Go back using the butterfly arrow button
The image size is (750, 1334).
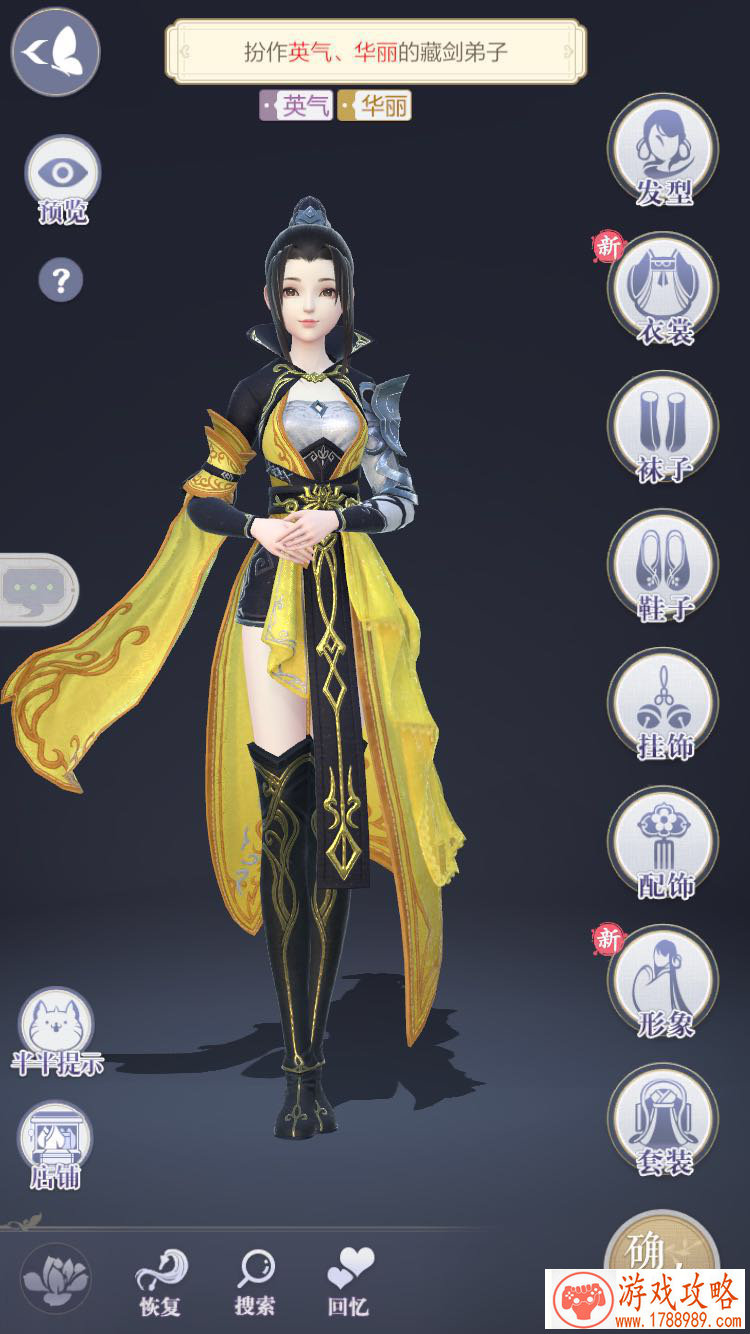pyautogui.click(x=55, y=50)
